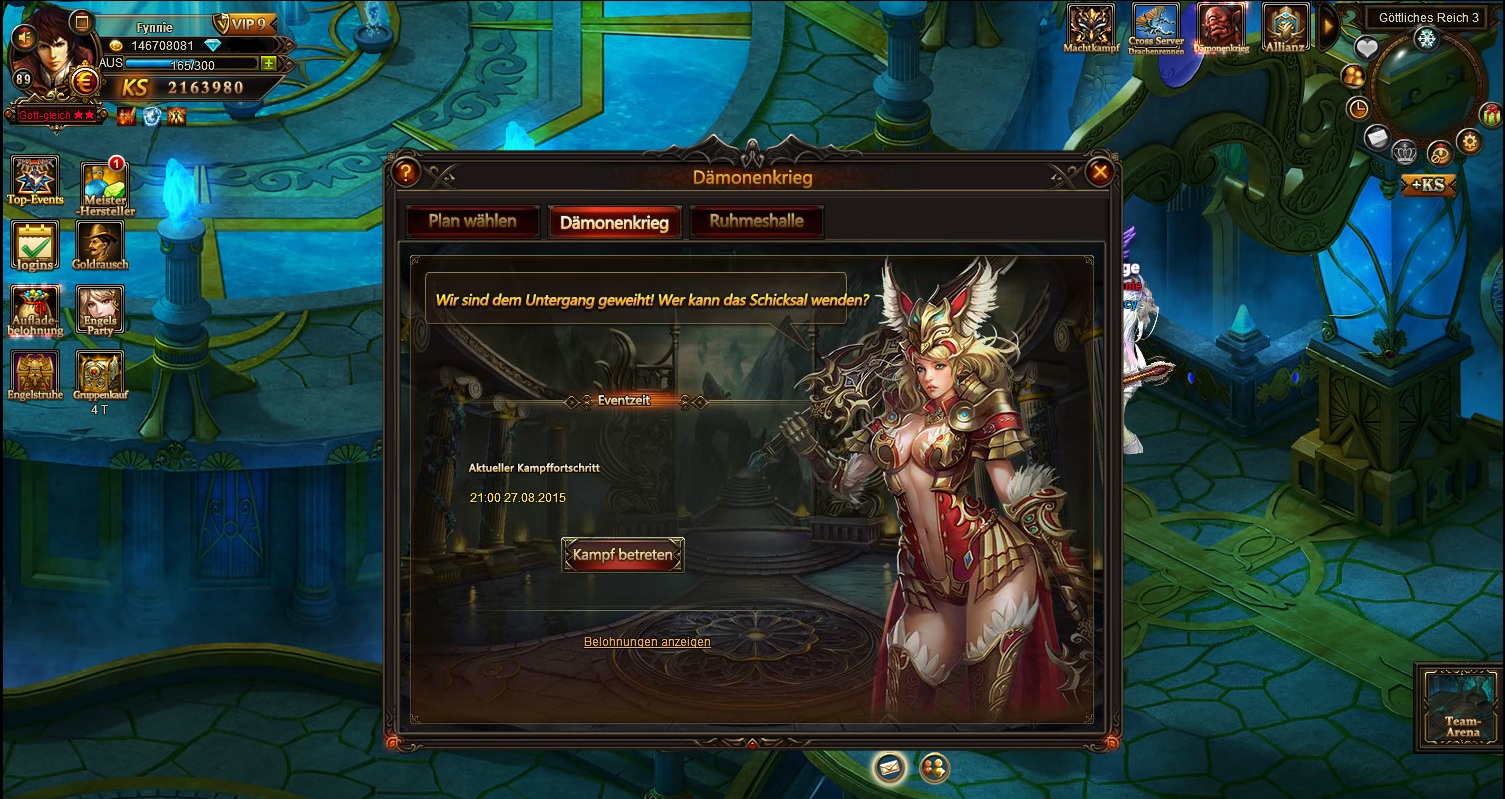This screenshot has width=1505, height=799.
Task: Toggle the sound speaker icon
Action: point(22,37)
